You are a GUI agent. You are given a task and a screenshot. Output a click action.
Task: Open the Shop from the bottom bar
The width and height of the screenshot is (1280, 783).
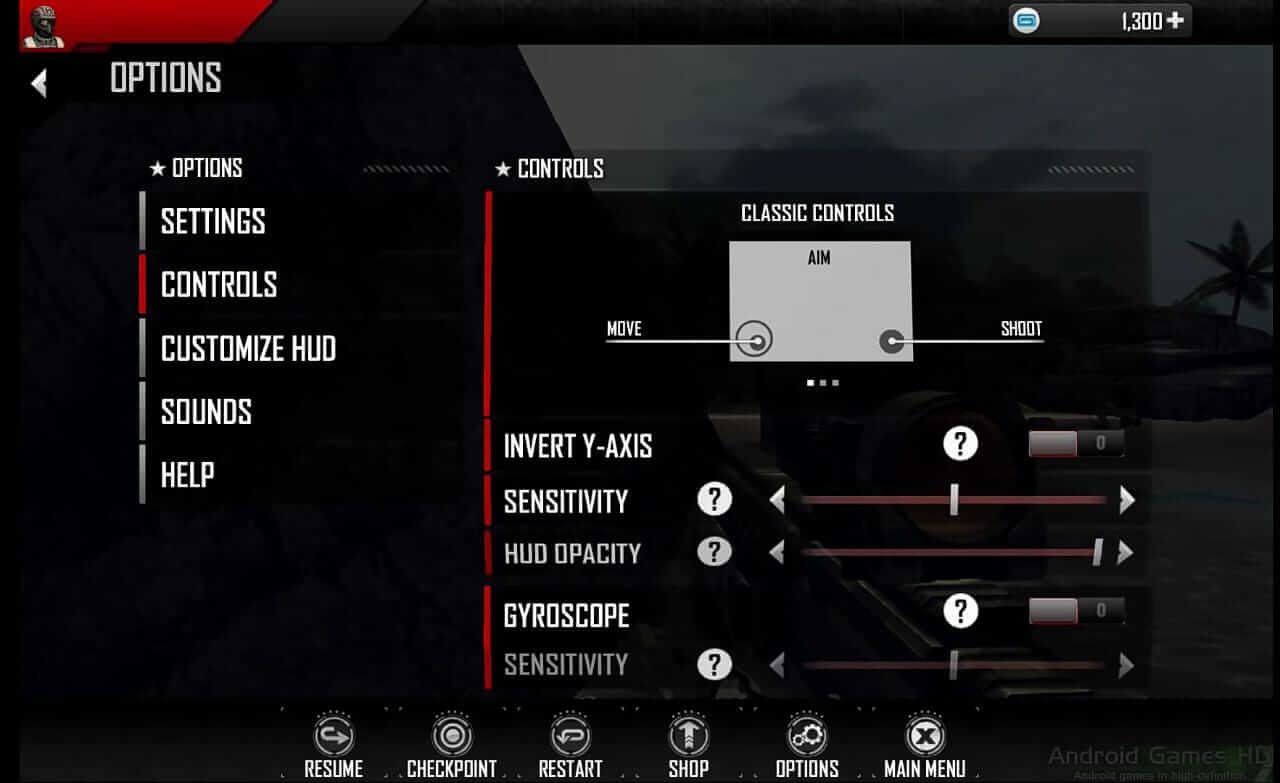pyautogui.click(x=688, y=737)
